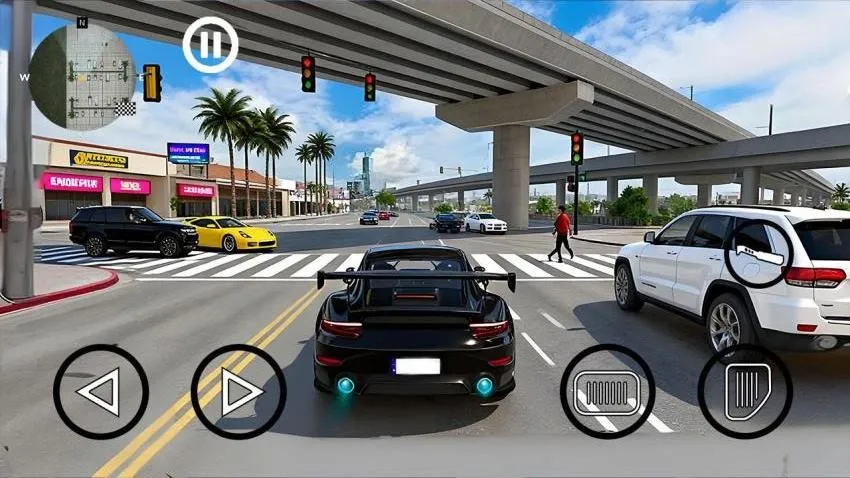Screen dimensions: 850x478
Task: Hit the gas pedal button
Action: coord(745,391)
